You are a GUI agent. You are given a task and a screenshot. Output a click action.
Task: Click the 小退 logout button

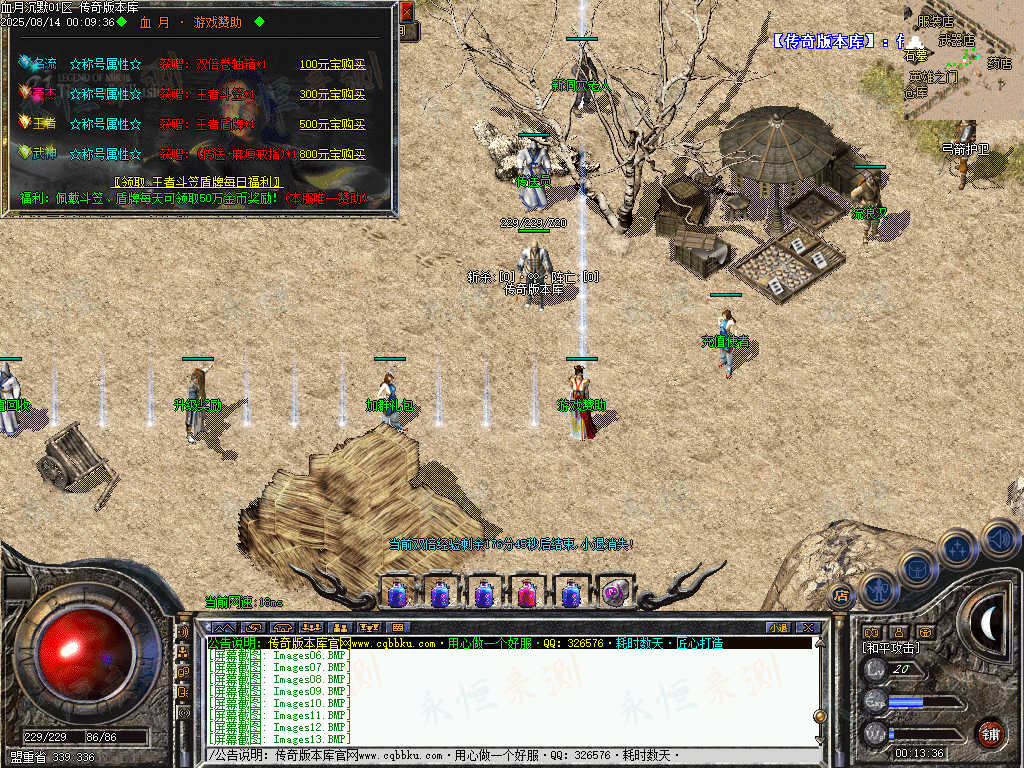pyautogui.click(x=777, y=628)
